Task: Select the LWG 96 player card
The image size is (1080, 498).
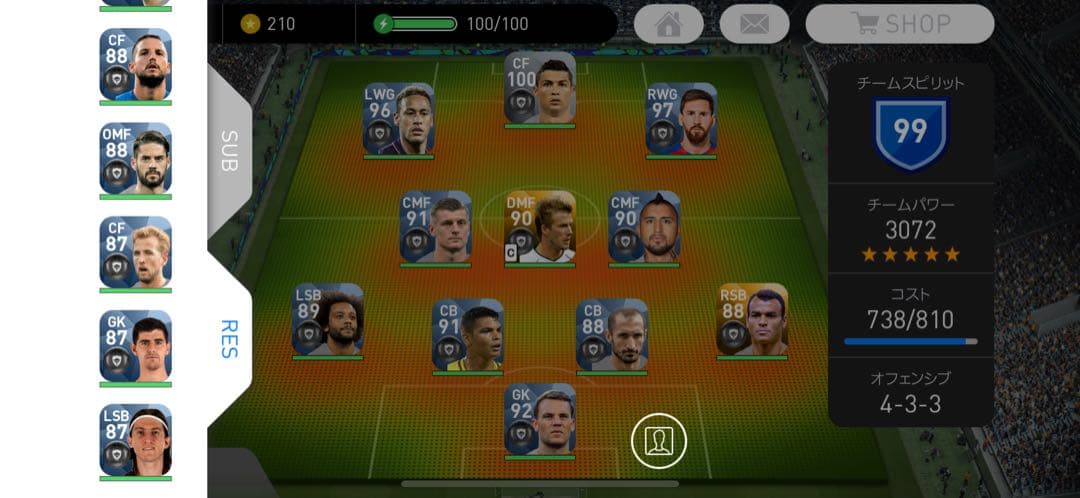Action: [x=398, y=118]
